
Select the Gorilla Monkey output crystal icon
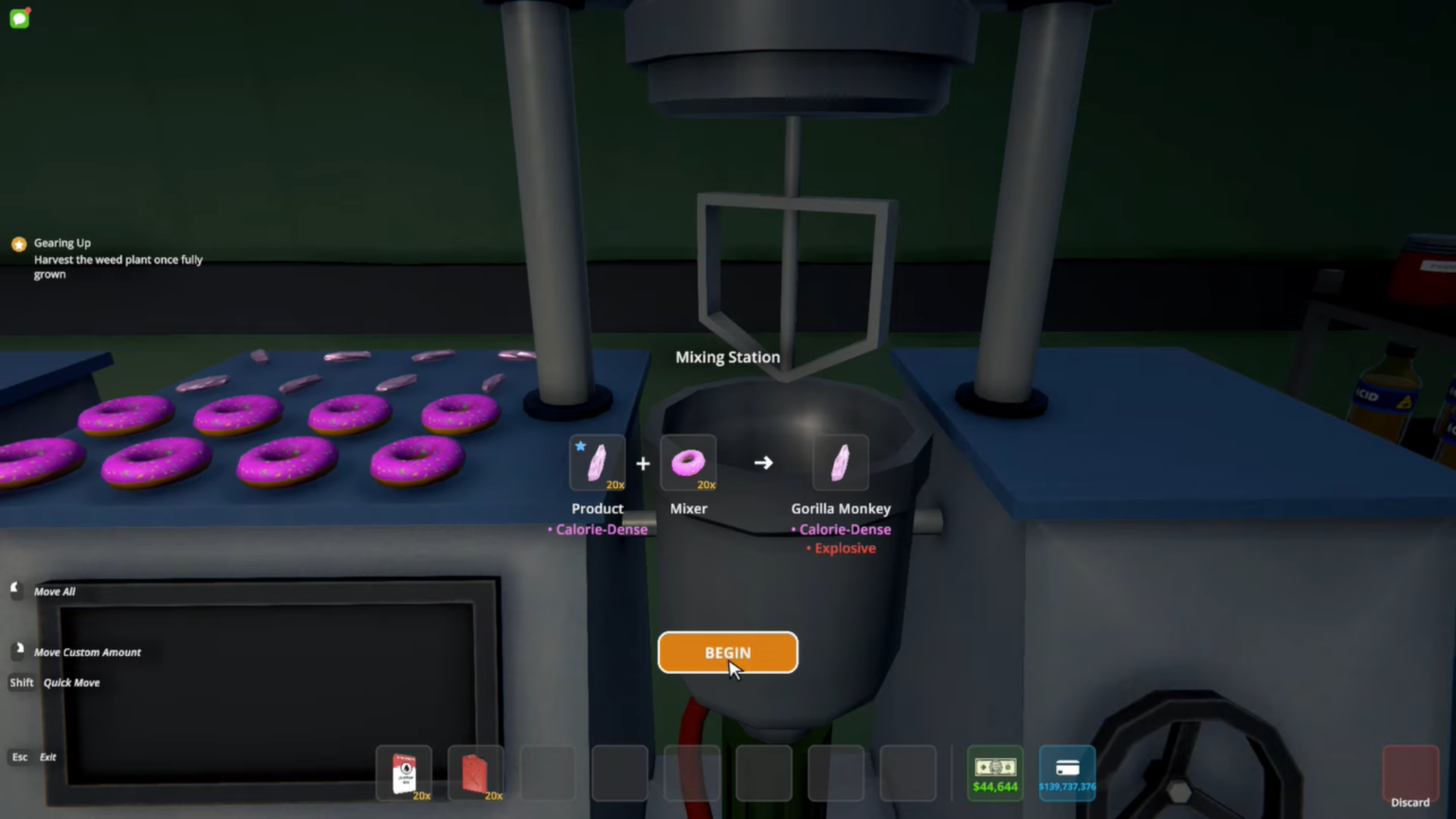point(841,463)
